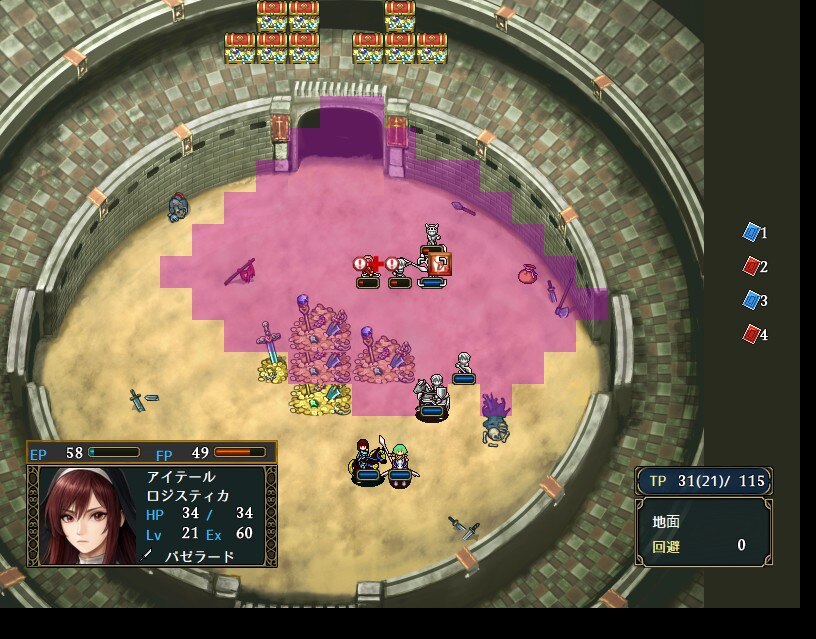Select the red-haired mounted unit on the map
The width and height of the screenshot is (816, 639).
coord(367,460)
